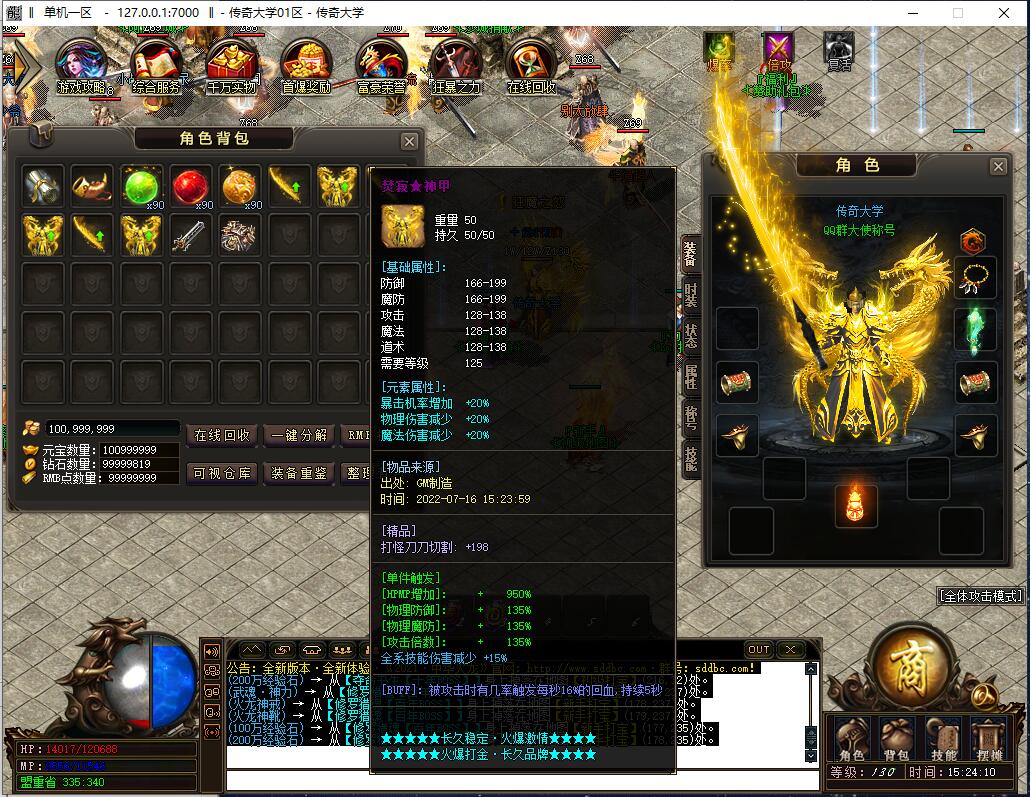The image size is (1030, 797).
Task: Click the 复活 revive icon
Action: pyautogui.click(x=838, y=50)
